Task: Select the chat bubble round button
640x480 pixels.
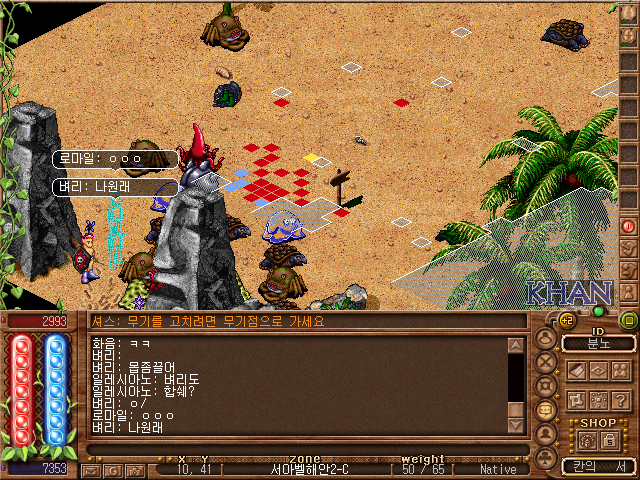Action: click(x=544, y=410)
